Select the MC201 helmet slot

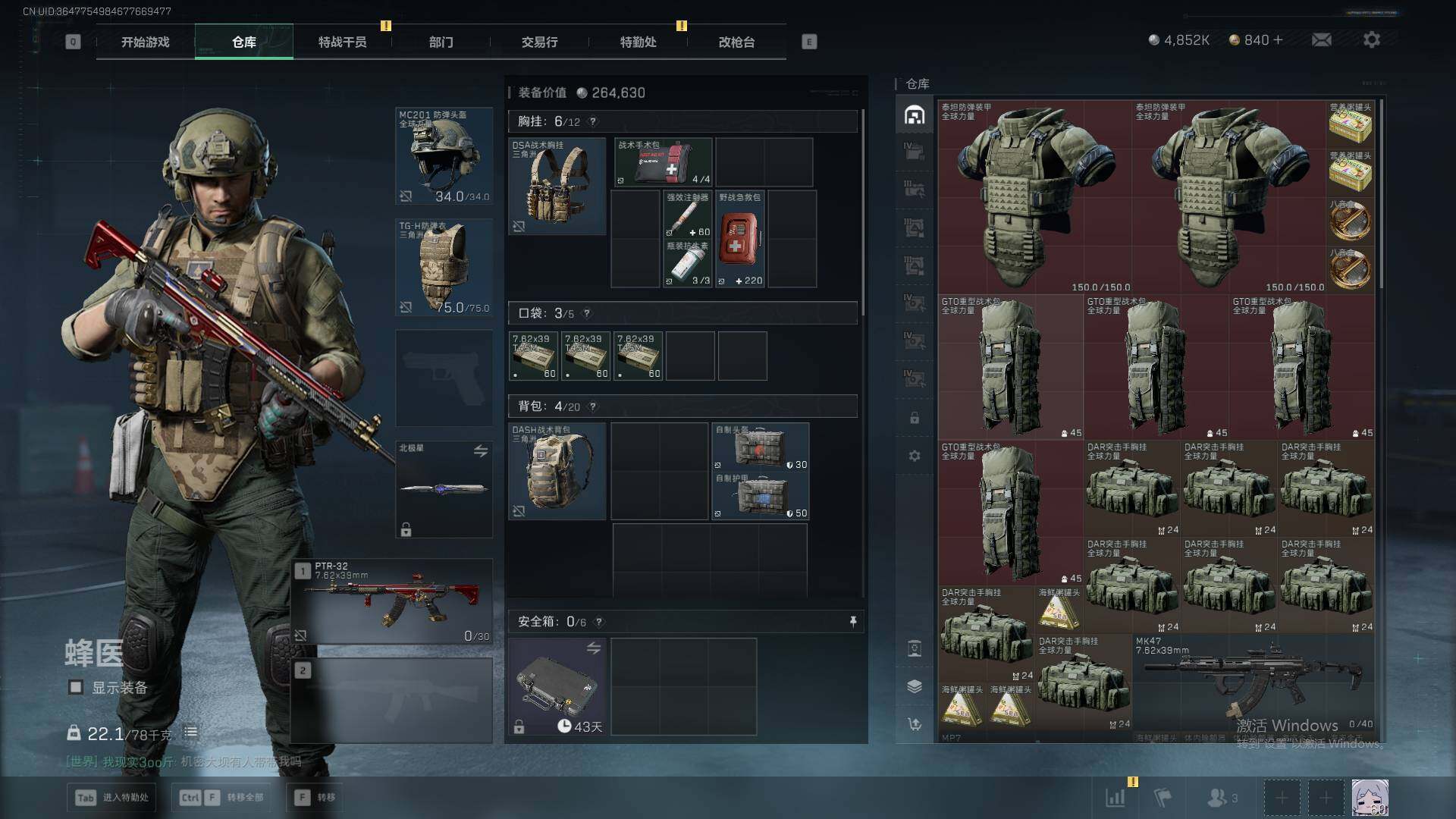(x=444, y=156)
